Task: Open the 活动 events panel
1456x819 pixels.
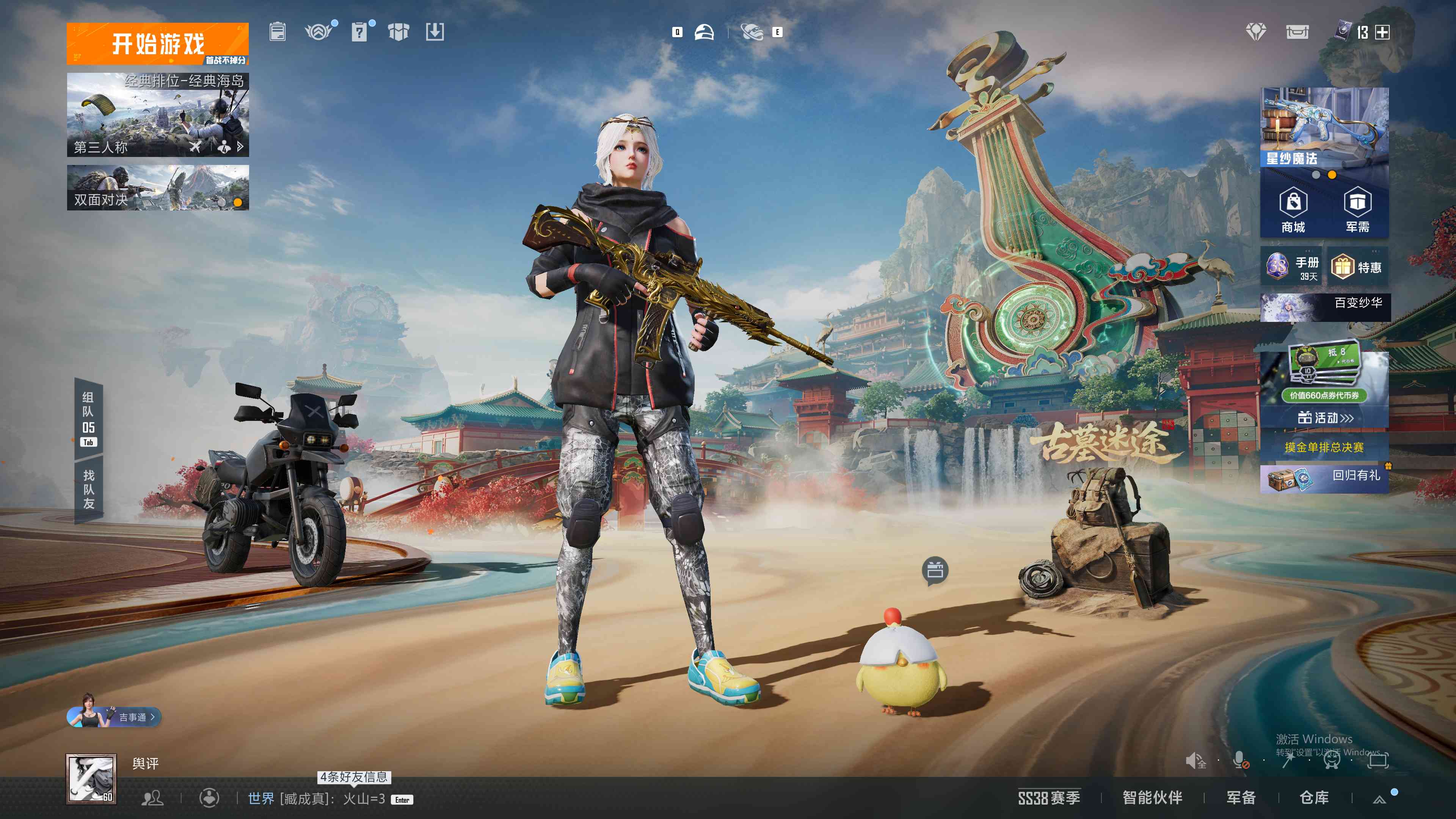Action: tap(1324, 418)
